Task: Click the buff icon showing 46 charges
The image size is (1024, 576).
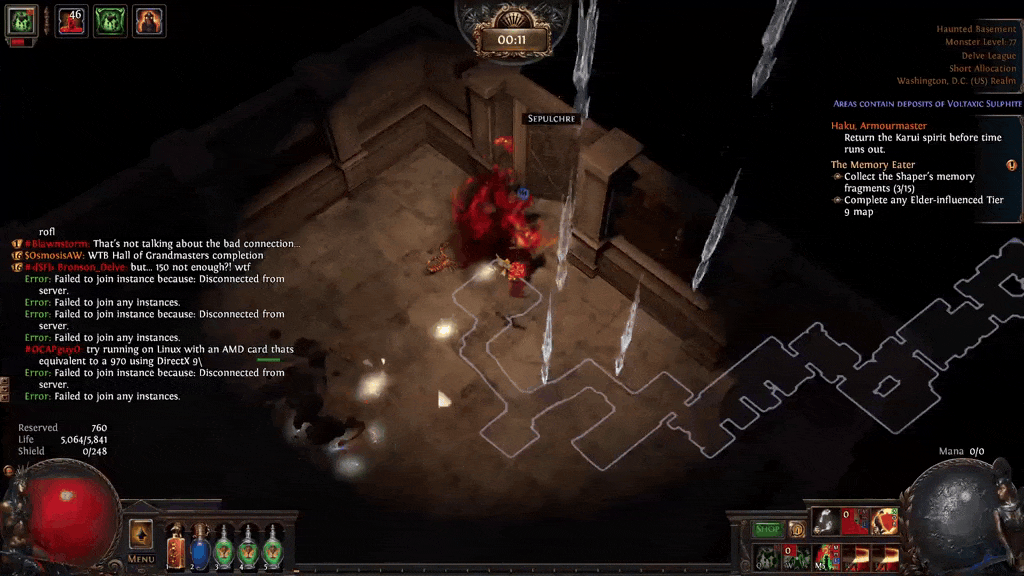Action: tap(71, 21)
